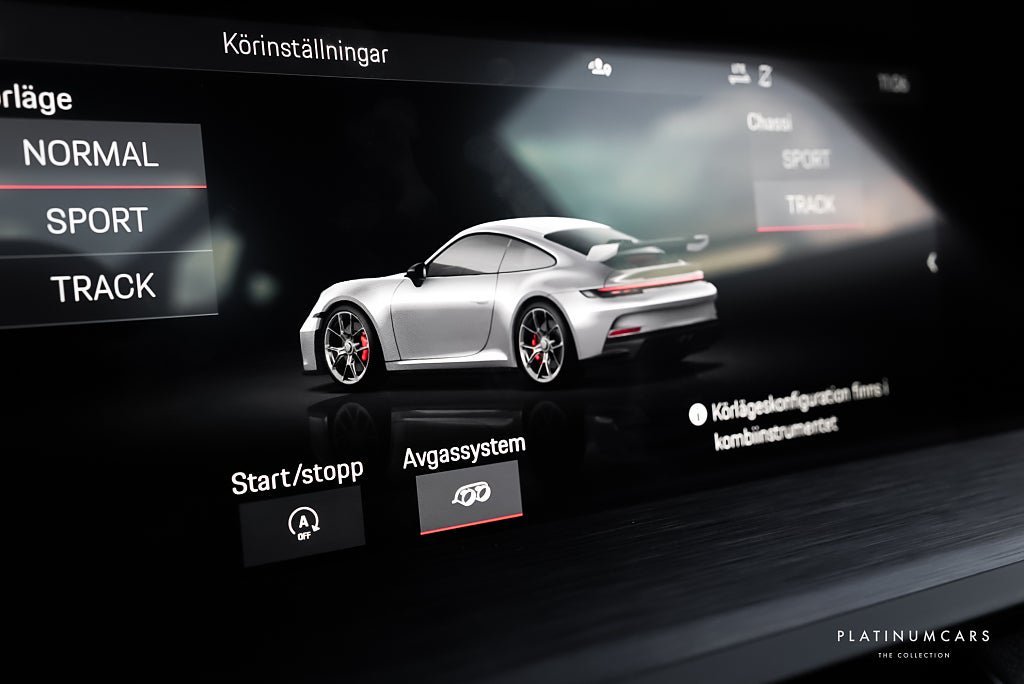This screenshot has height=684, width=1024.
Task: Click the arrow chevron at the right edge
Action: 932,262
